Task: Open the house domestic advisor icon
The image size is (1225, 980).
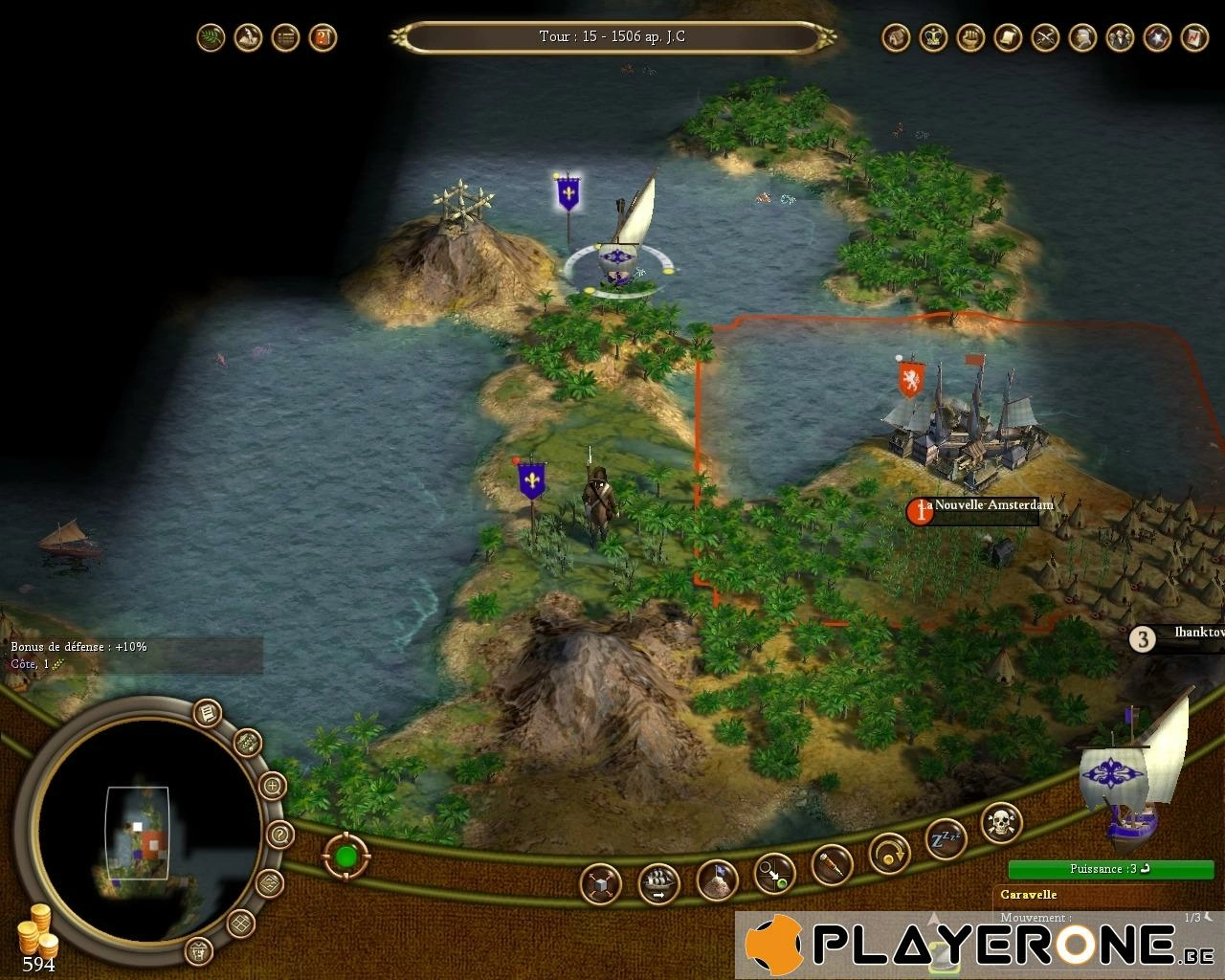Action: pyautogui.click(x=895, y=38)
